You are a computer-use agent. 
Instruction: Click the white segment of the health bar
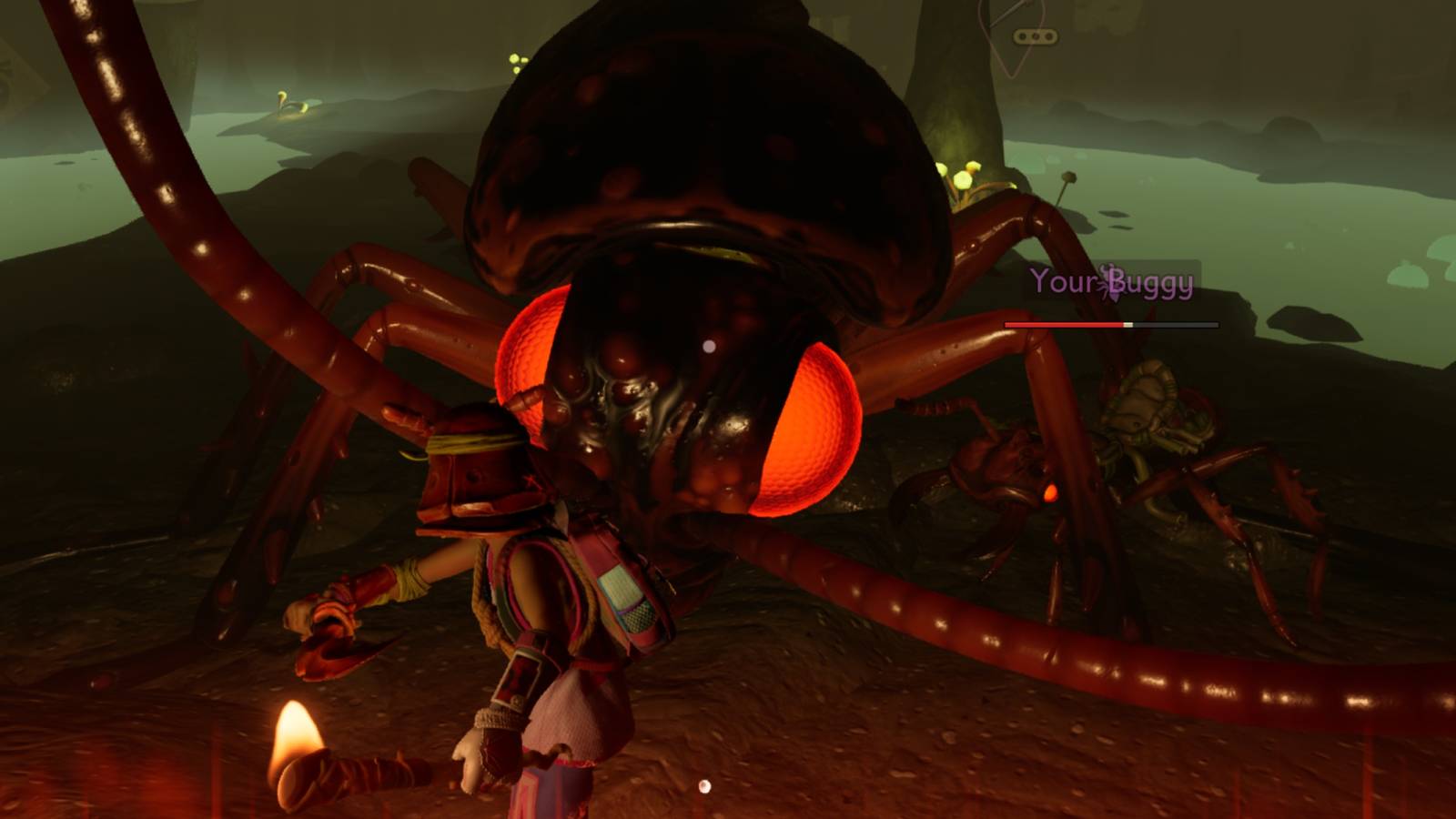coord(1127,324)
